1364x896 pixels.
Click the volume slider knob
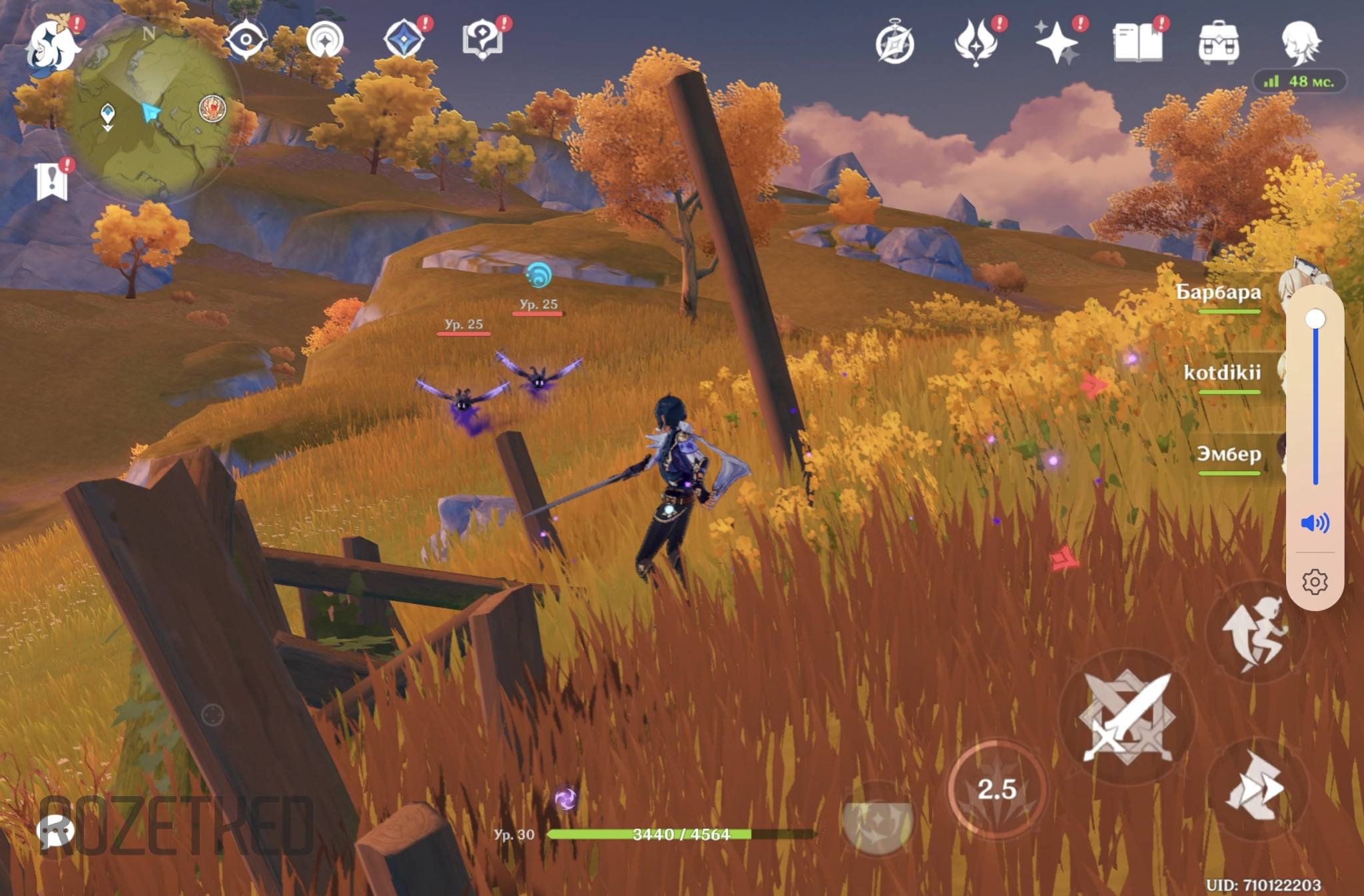point(1315,320)
